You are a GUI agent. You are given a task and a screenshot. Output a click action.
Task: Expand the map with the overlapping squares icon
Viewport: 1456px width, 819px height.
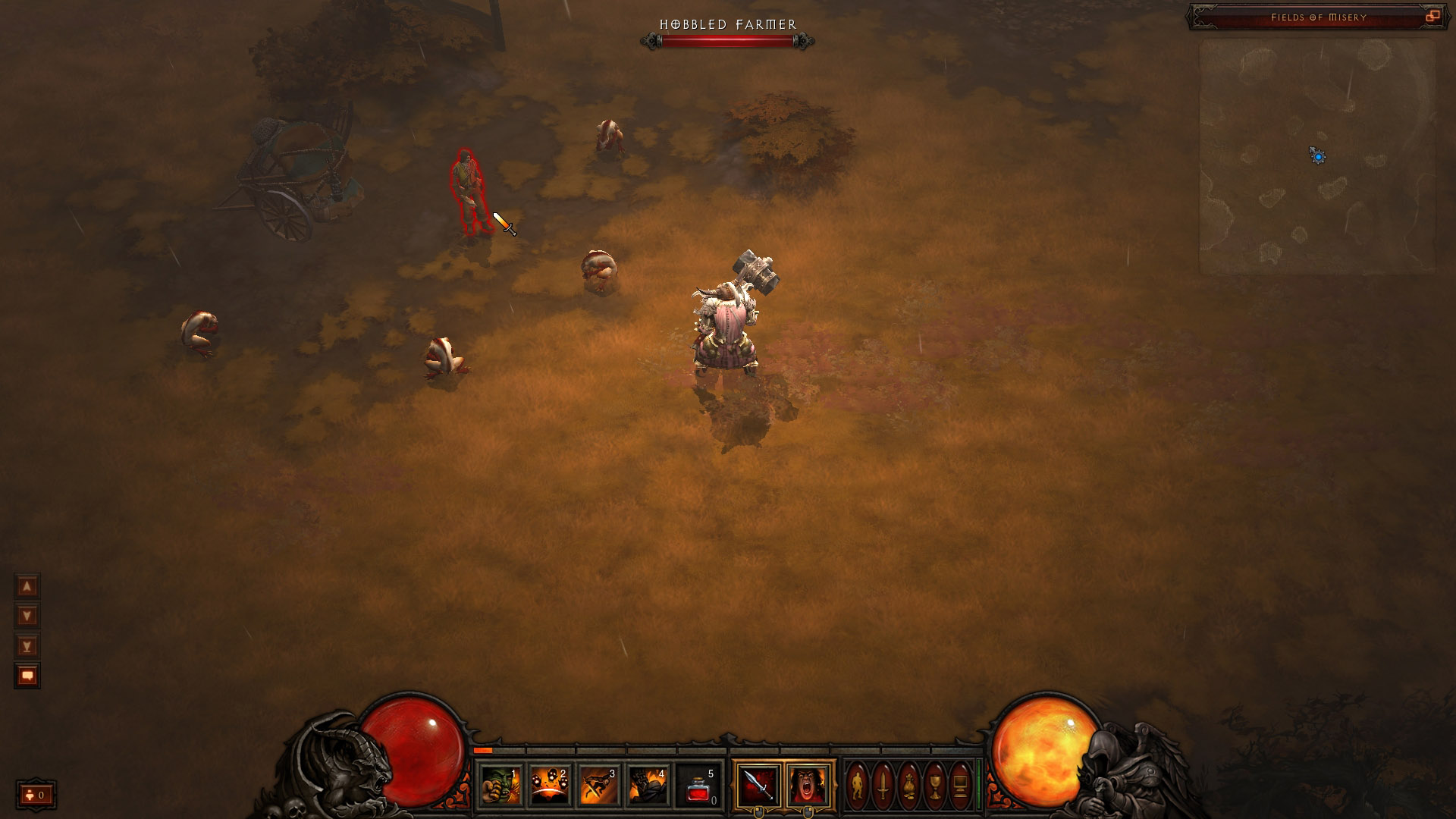(1432, 17)
